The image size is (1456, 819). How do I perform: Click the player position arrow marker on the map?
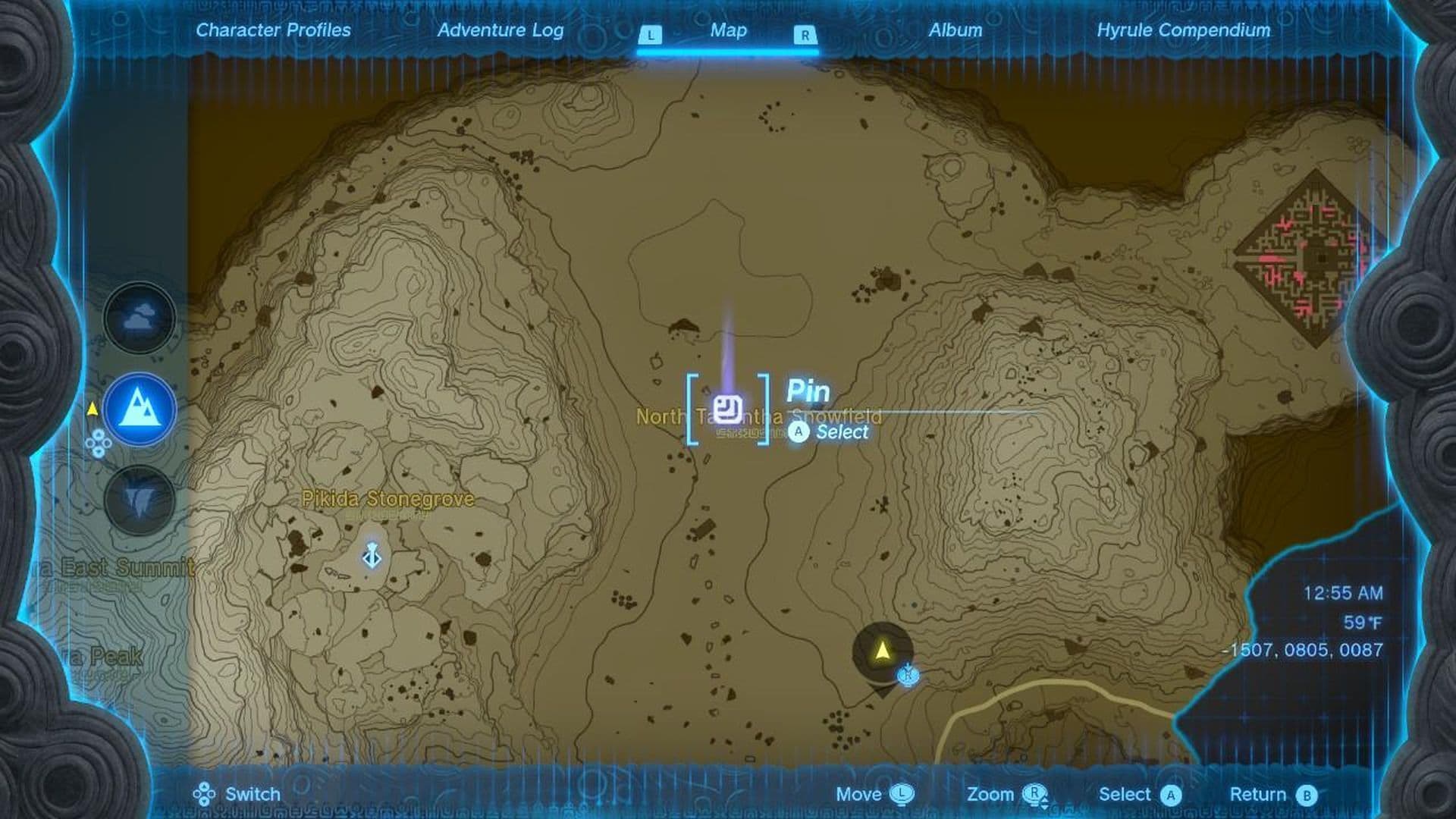click(882, 648)
